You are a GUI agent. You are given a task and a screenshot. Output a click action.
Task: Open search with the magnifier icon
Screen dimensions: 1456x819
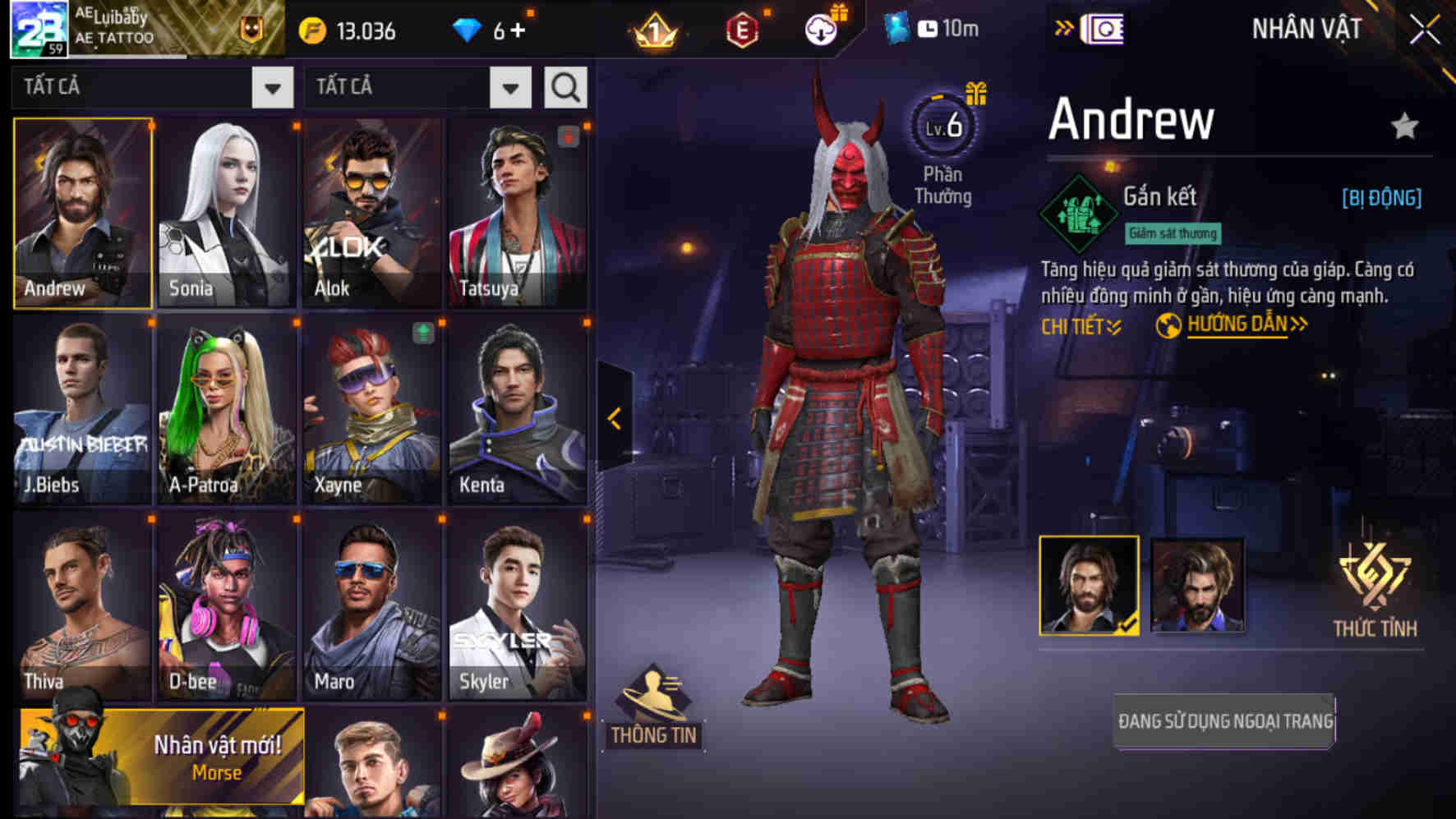pos(565,86)
